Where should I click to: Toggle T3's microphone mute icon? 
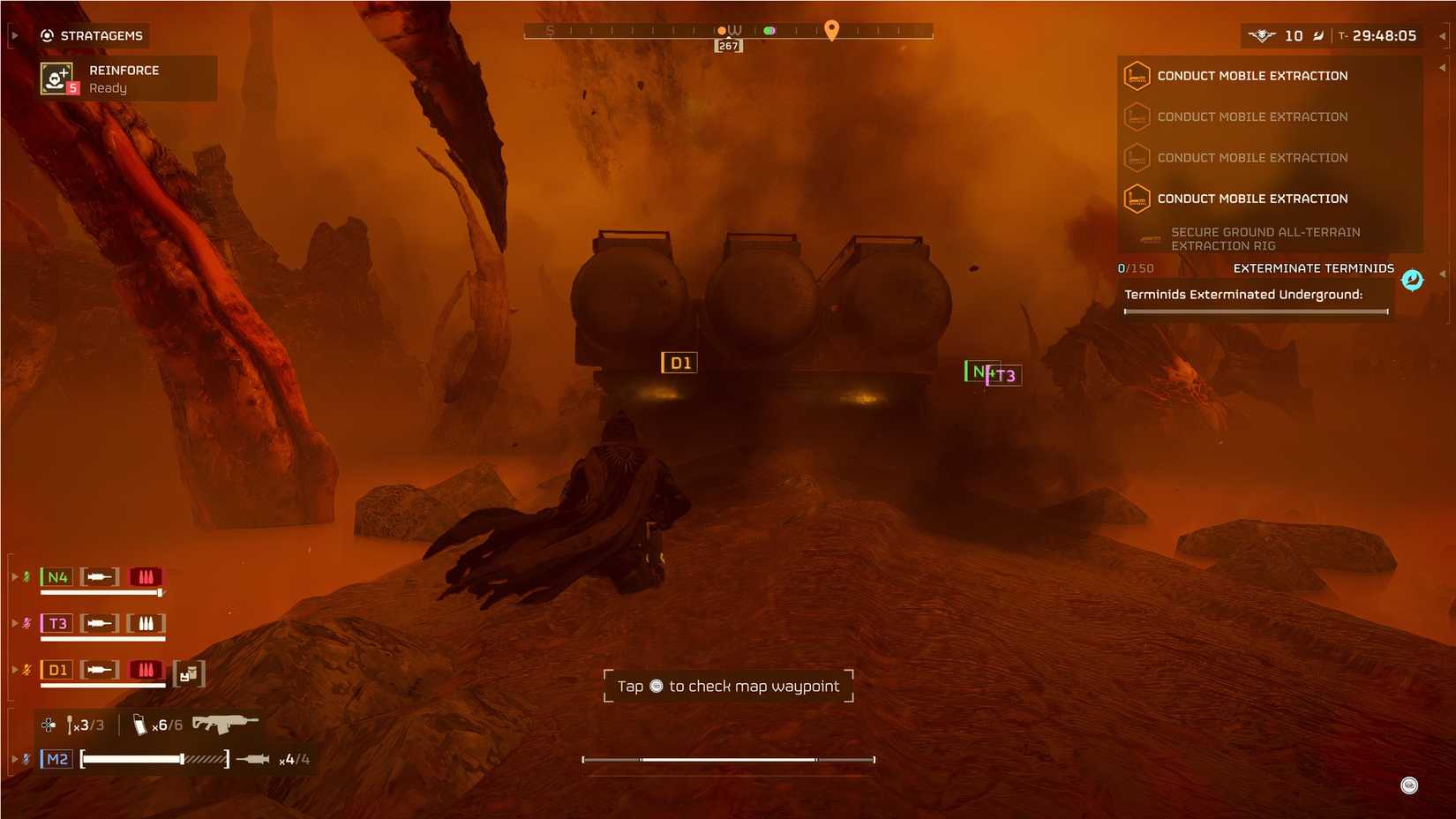(x=26, y=622)
